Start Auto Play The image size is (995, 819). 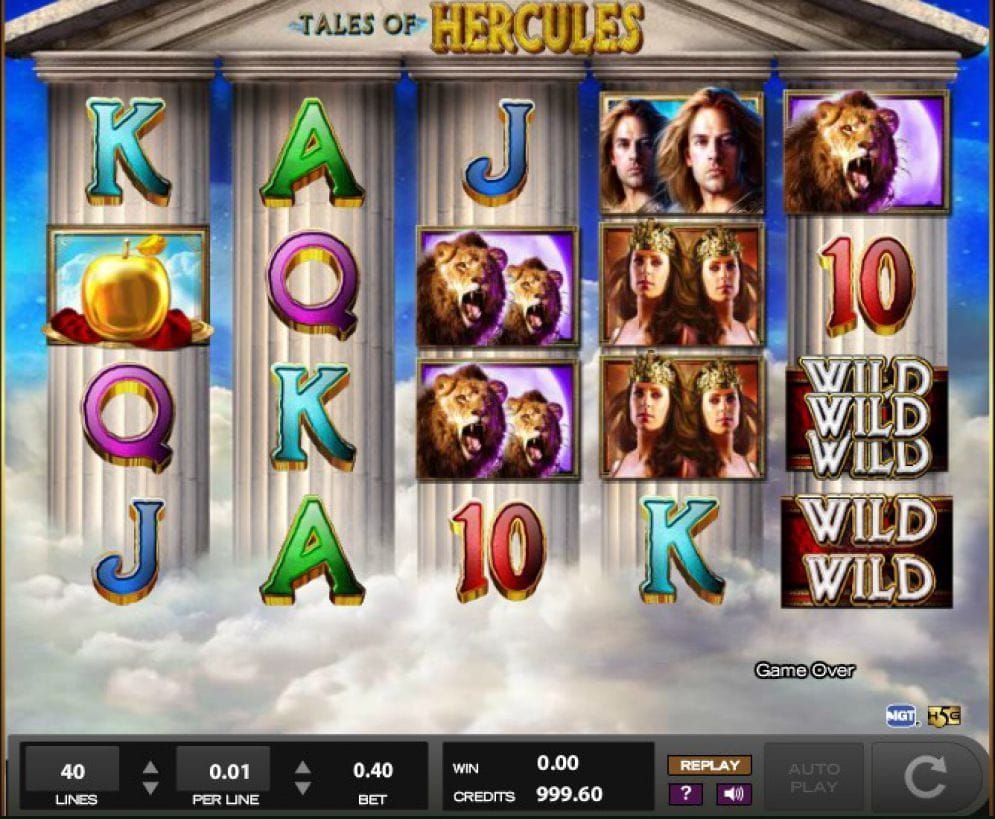pyautogui.click(x=814, y=778)
